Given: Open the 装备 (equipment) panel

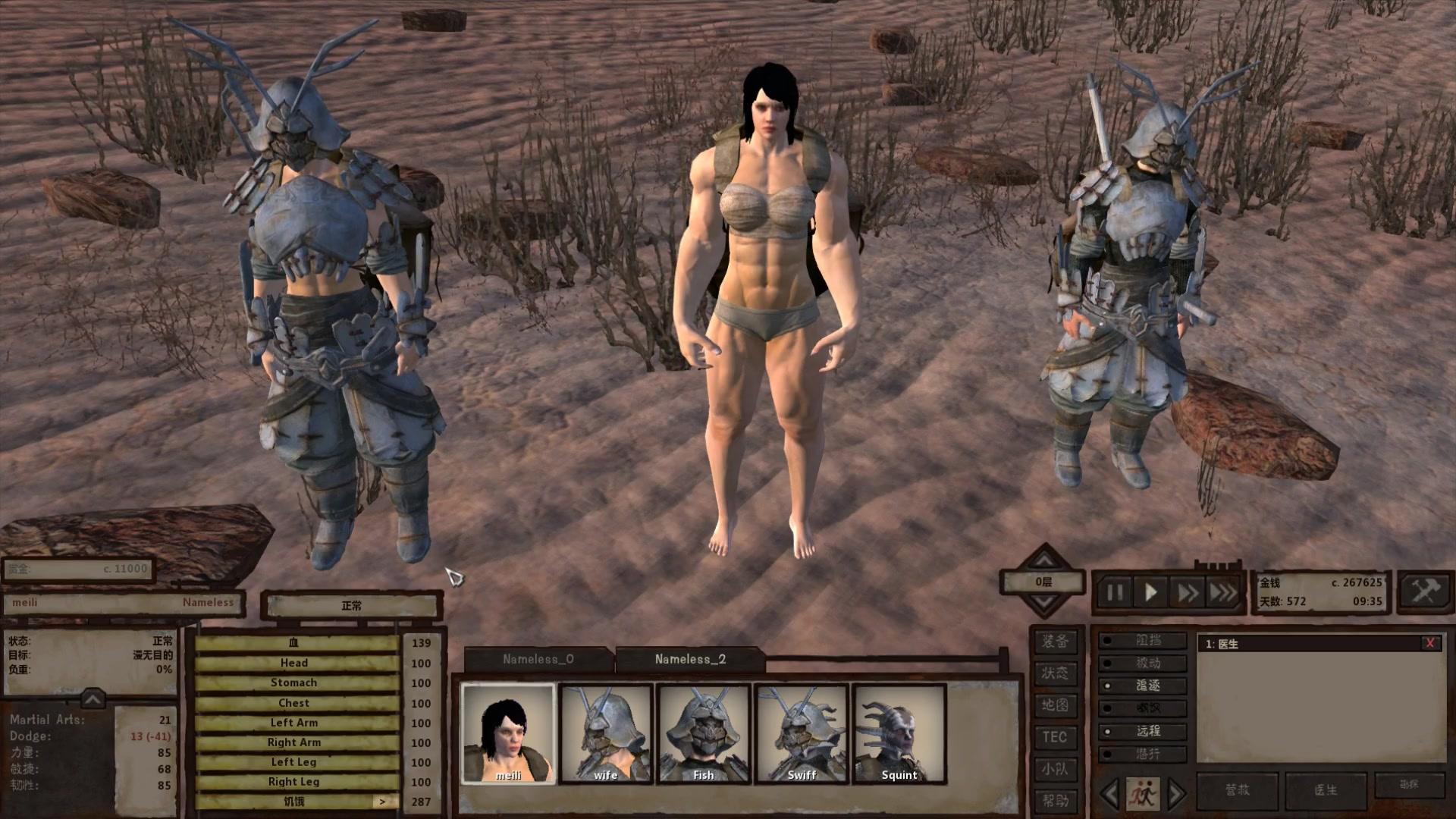Looking at the screenshot, I should [1054, 642].
